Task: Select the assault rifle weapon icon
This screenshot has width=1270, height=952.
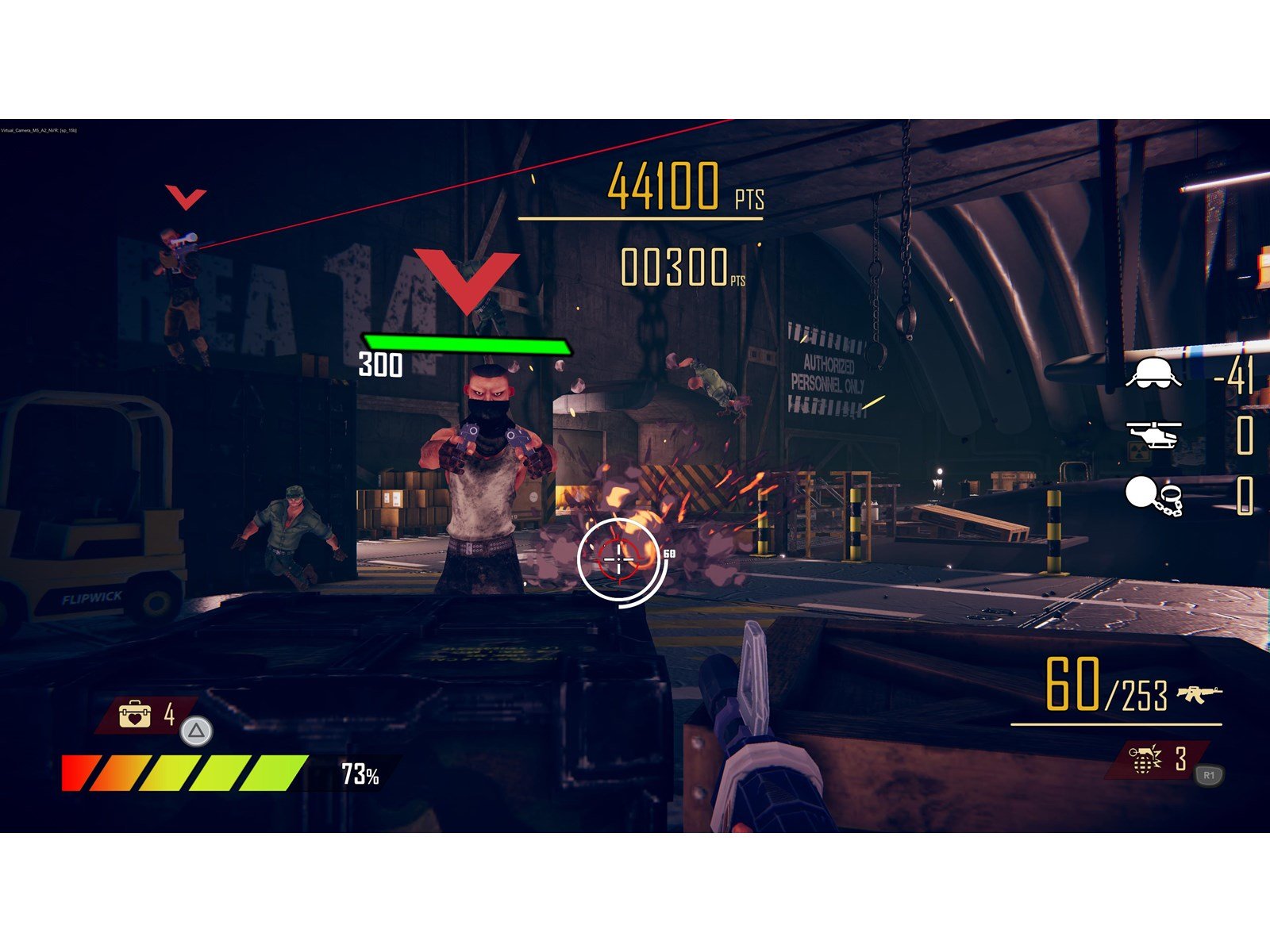Action: tap(1199, 694)
